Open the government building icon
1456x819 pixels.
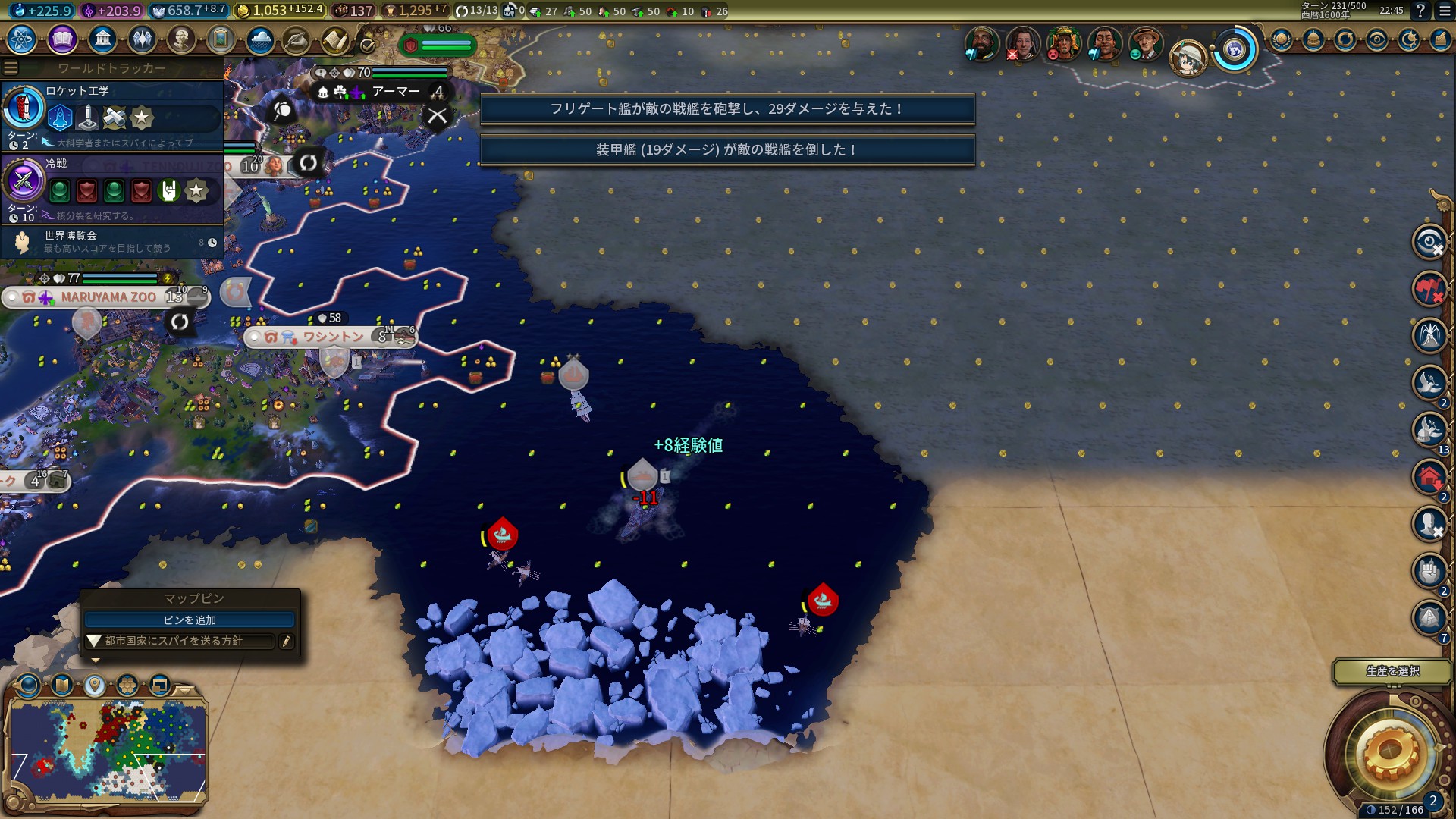102,39
